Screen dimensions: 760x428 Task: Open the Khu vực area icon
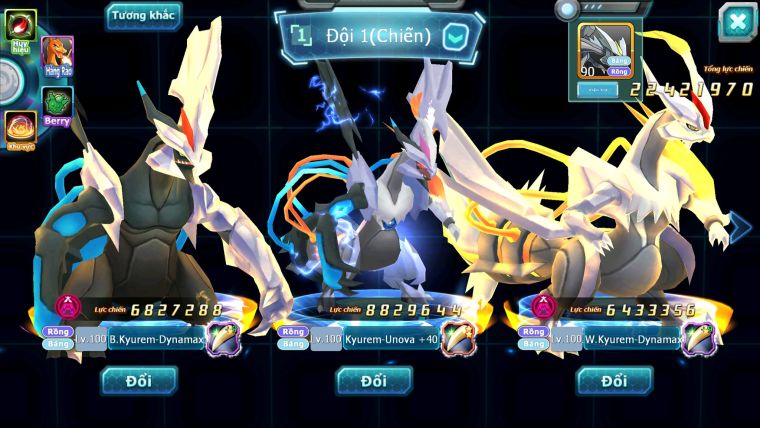pyautogui.click(x=21, y=129)
